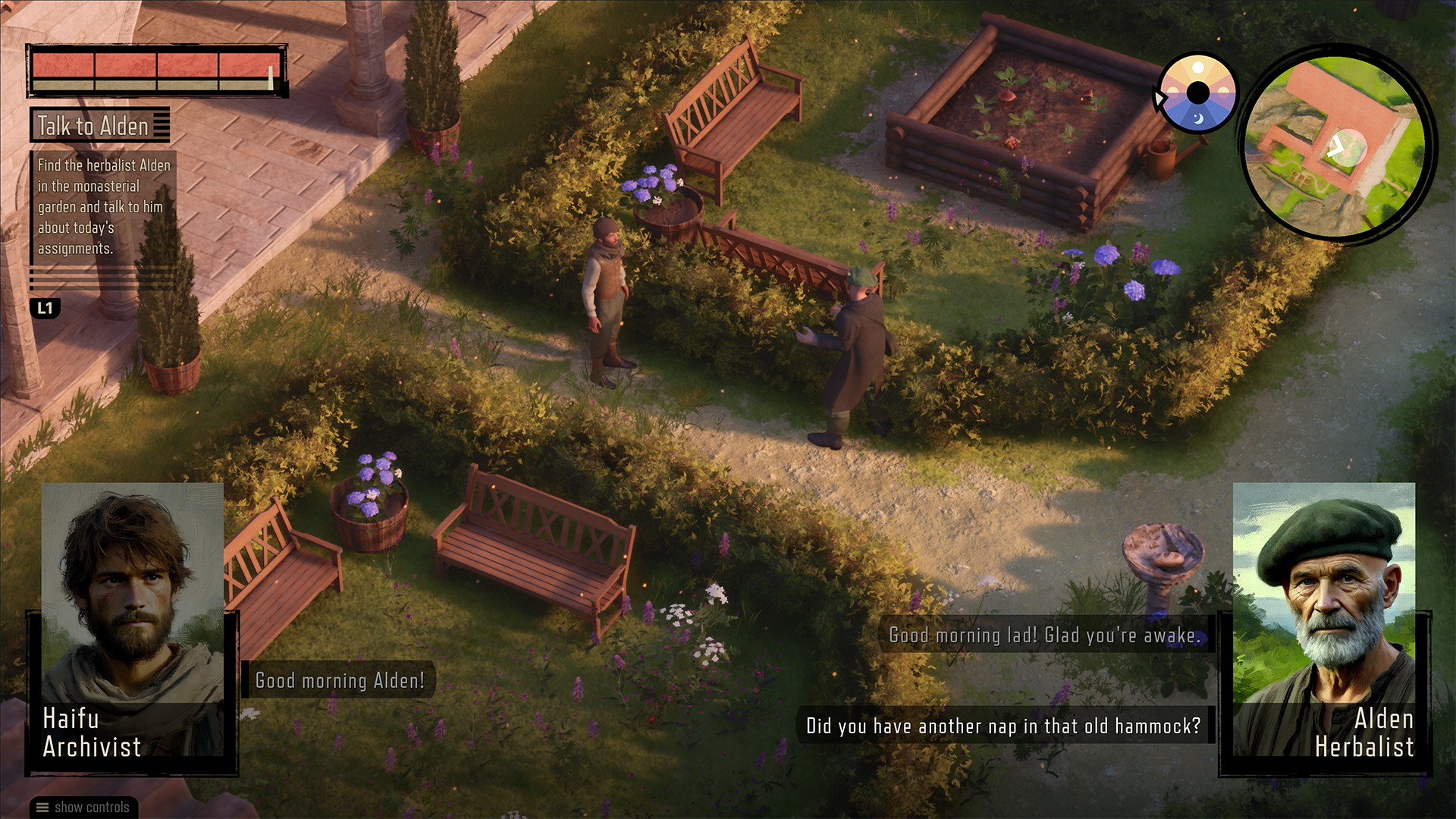The height and width of the screenshot is (819, 1456).
Task: Select the dialogue line Good morning Alden
Action: coord(340,680)
